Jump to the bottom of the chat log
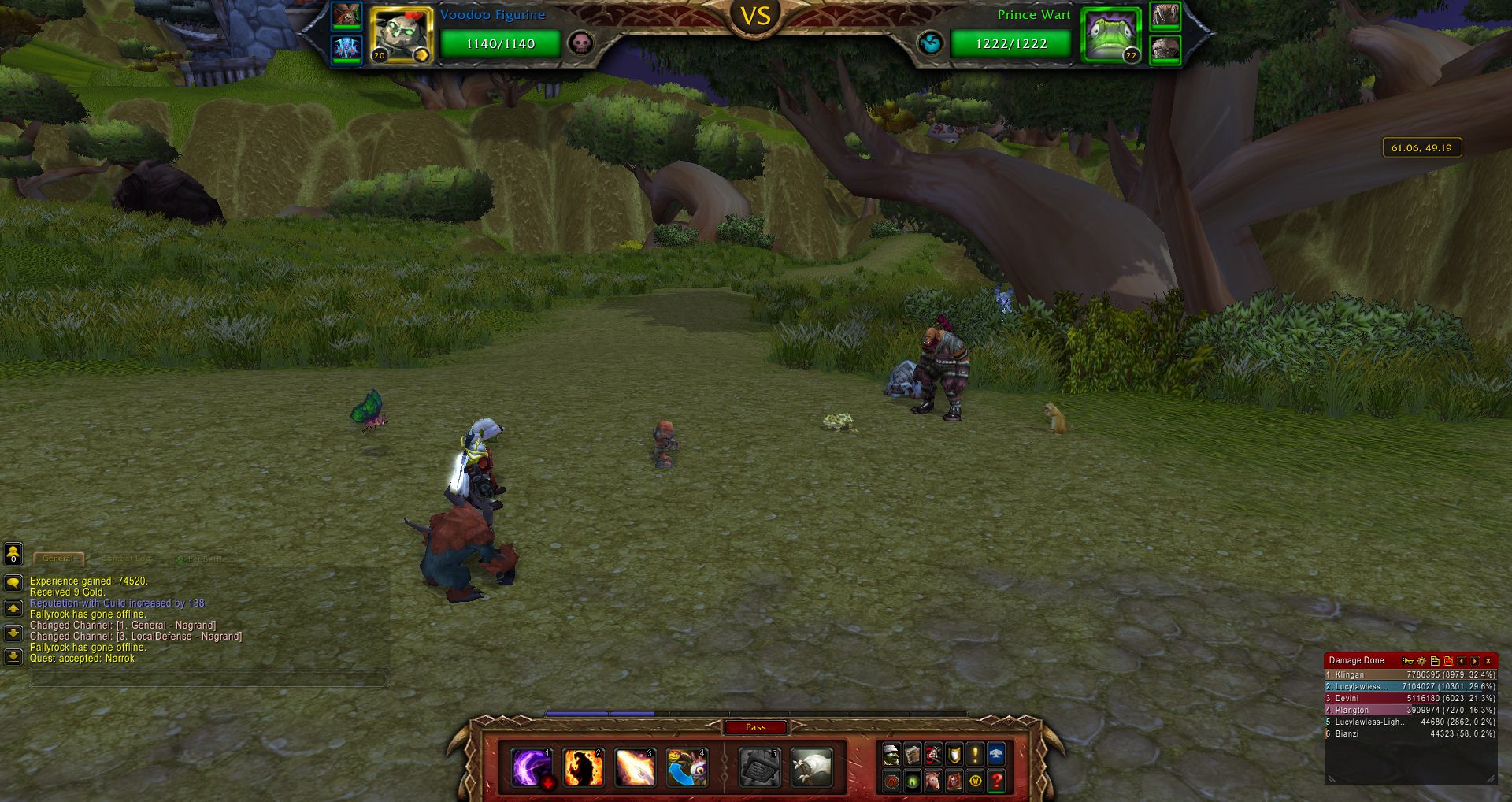Image resolution: width=1512 pixels, height=802 pixels. [x=13, y=656]
